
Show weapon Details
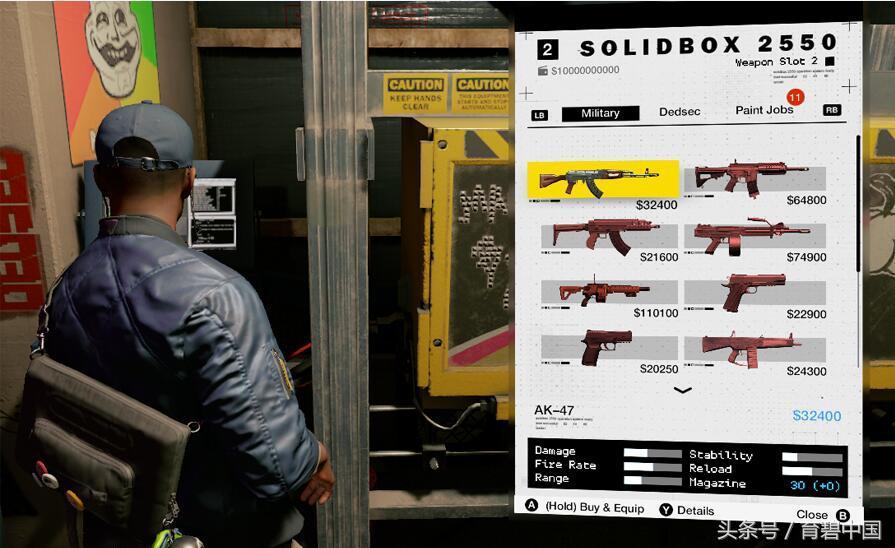(x=688, y=510)
